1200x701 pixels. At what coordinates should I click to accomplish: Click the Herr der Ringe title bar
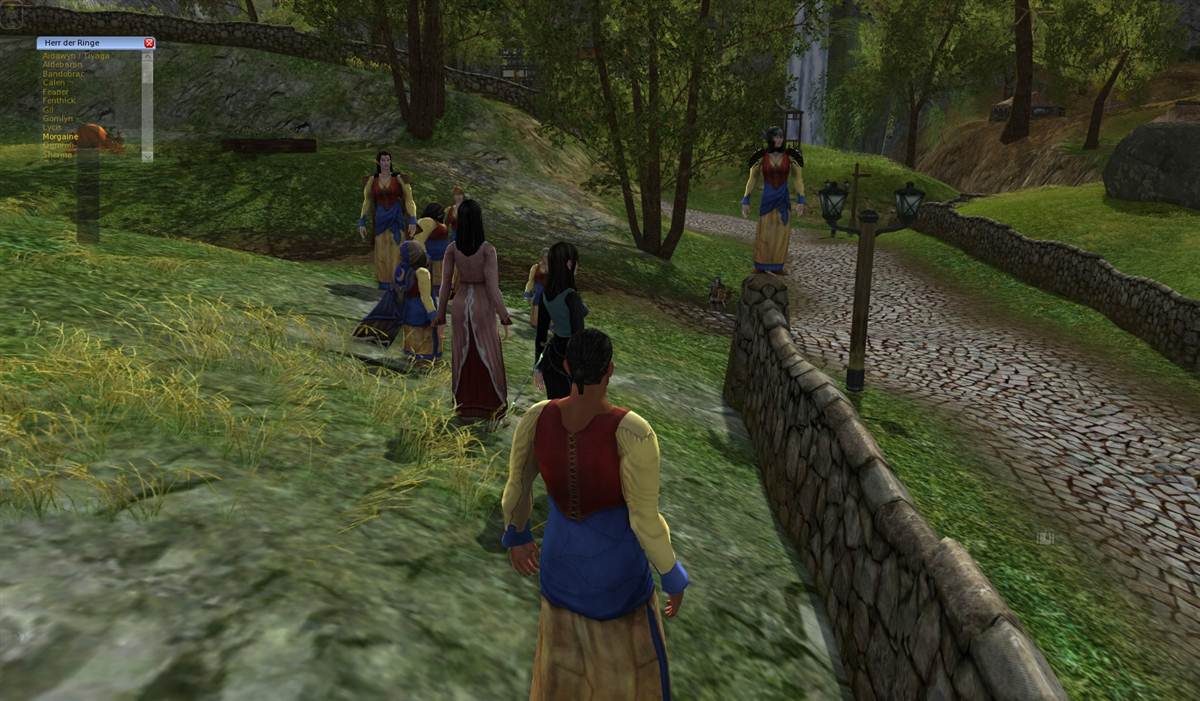tap(88, 43)
